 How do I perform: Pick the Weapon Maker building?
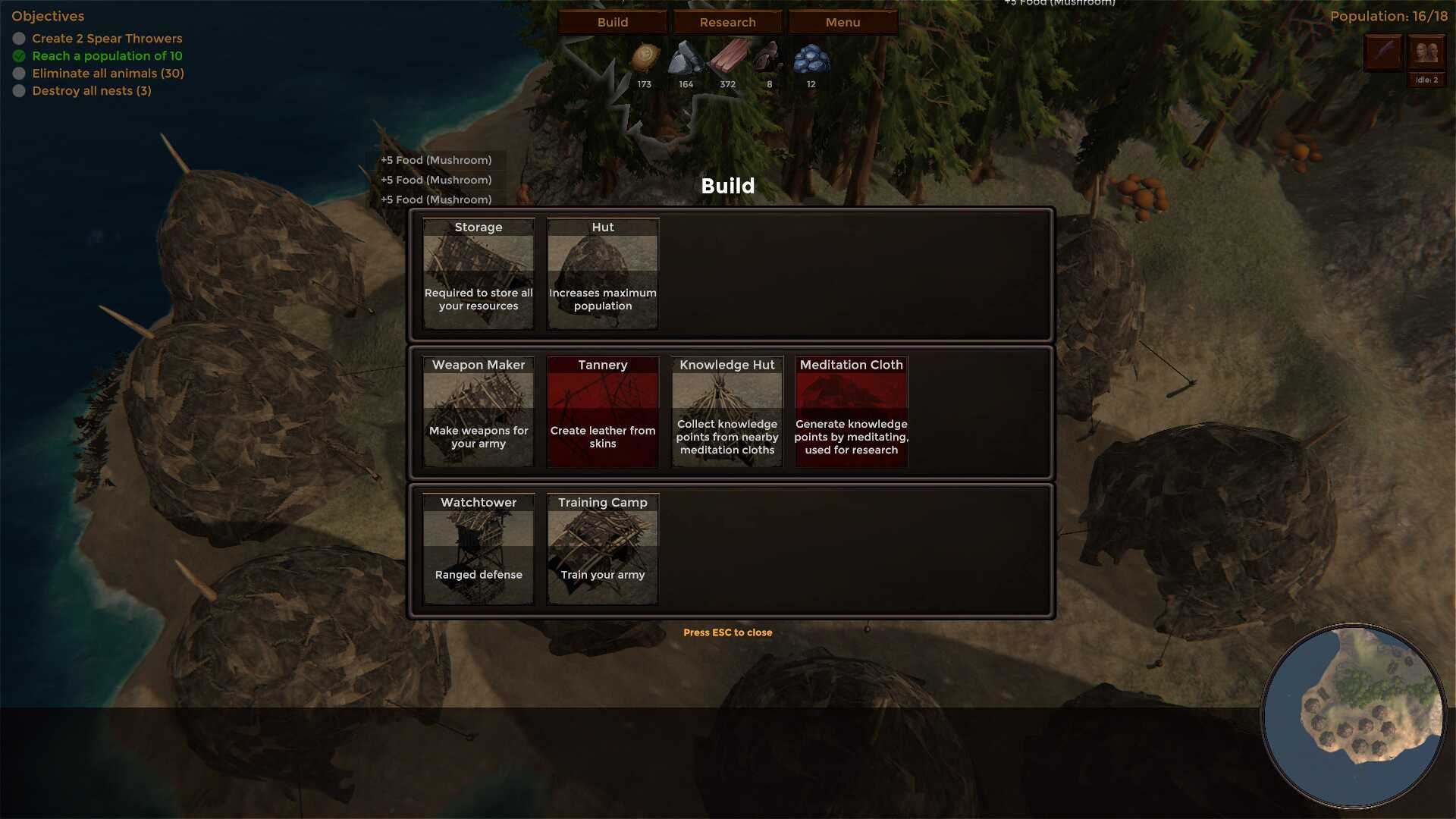coord(479,412)
